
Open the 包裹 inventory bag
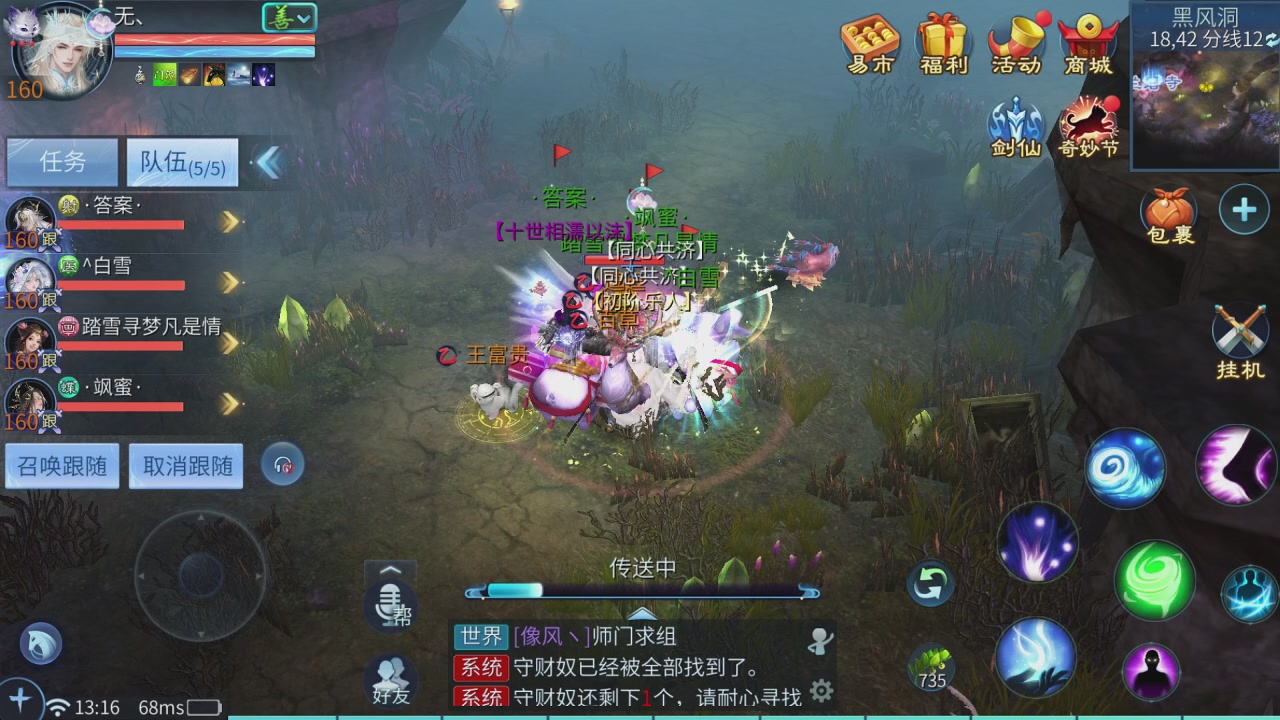click(x=1168, y=210)
